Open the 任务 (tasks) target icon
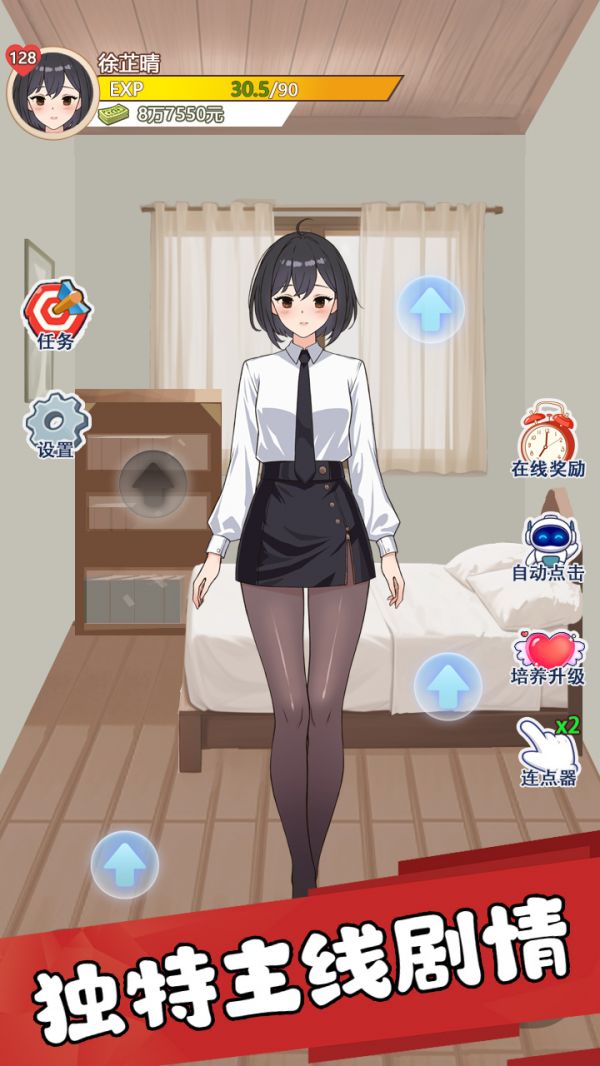 pyautogui.click(x=56, y=310)
